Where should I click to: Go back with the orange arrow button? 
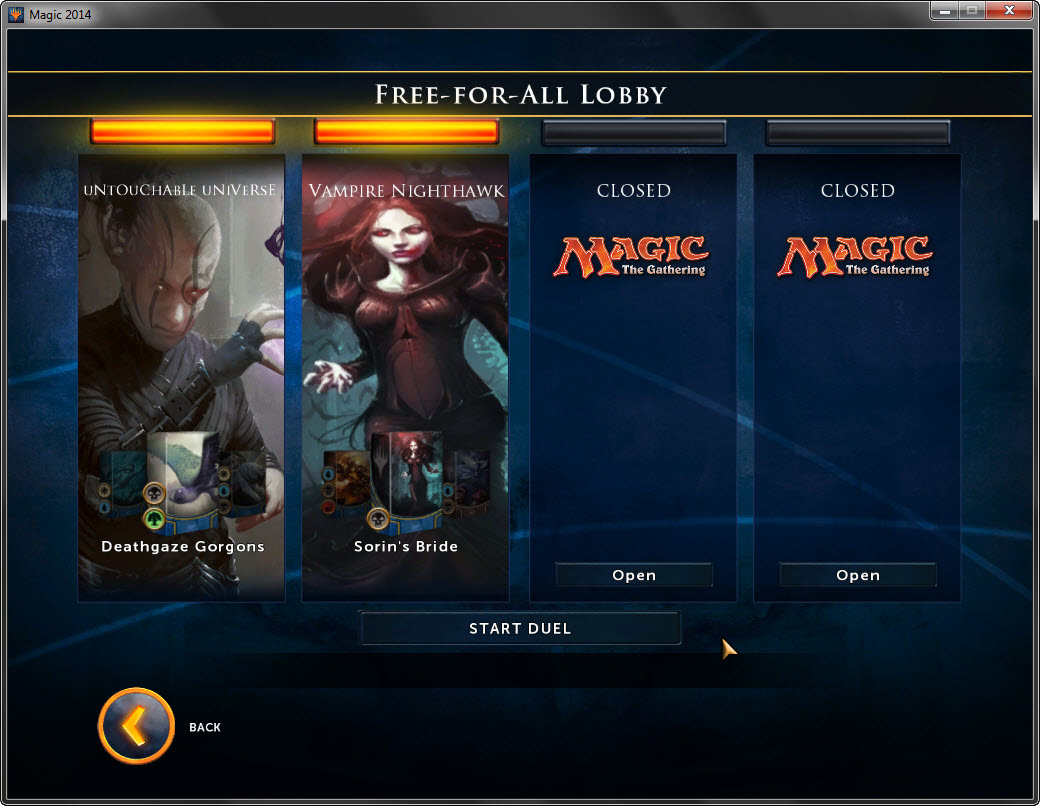pyautogui.click(x=136, y=726)
